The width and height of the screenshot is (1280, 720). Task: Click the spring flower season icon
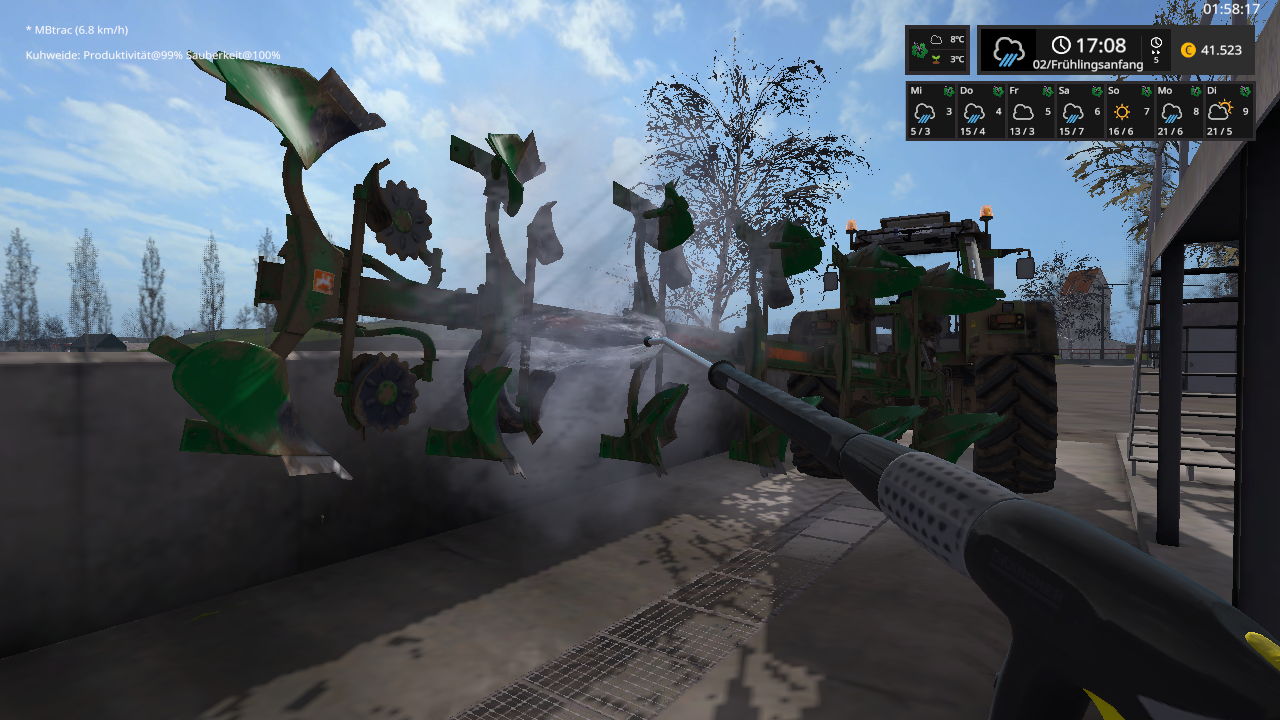919,49
